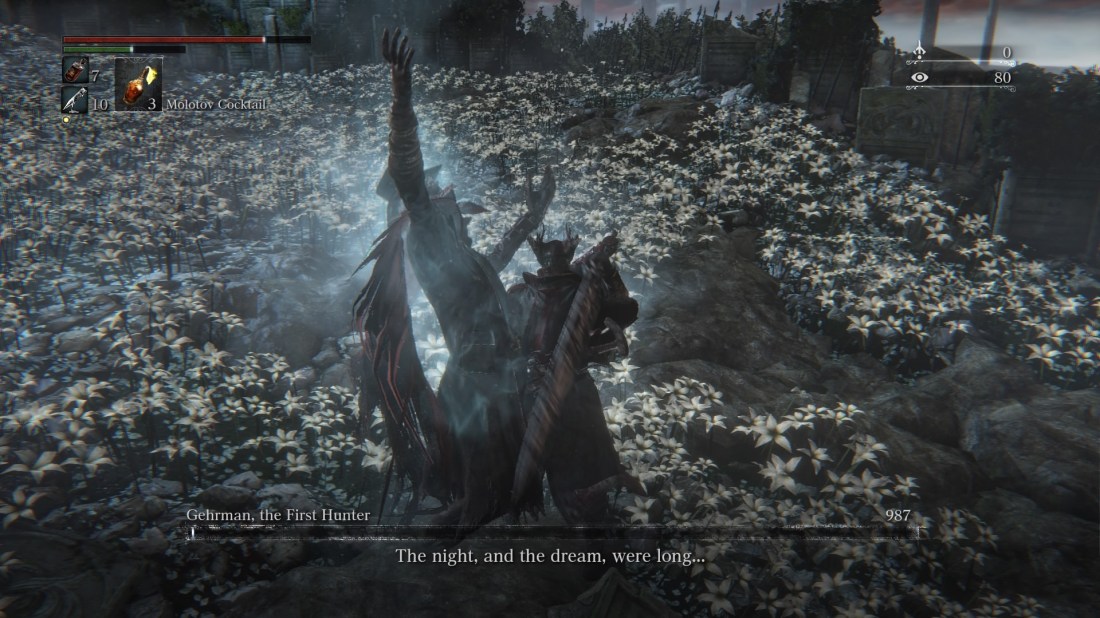The width and height of the screenshot is (1100, 618).
Task: Click the Blood Echoes rune icon
Action: coord(918,53)
